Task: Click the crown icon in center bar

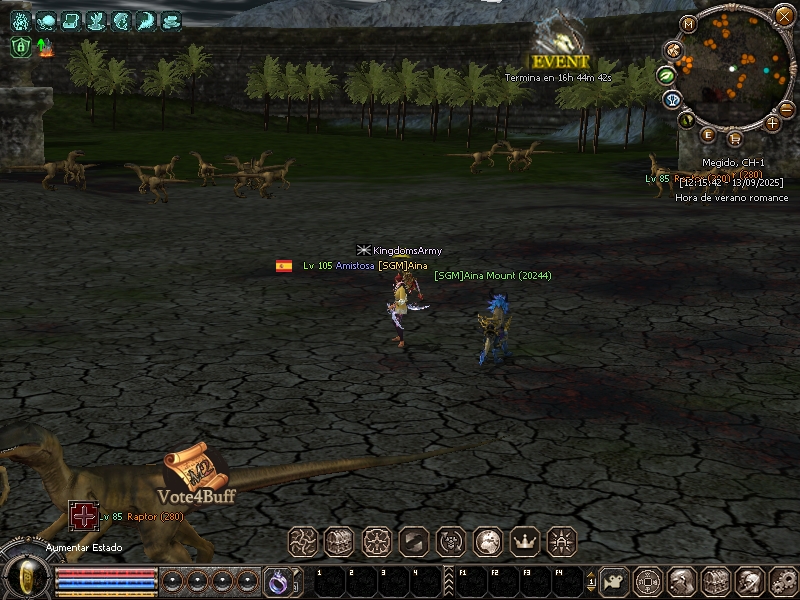Action: (524, 542)
